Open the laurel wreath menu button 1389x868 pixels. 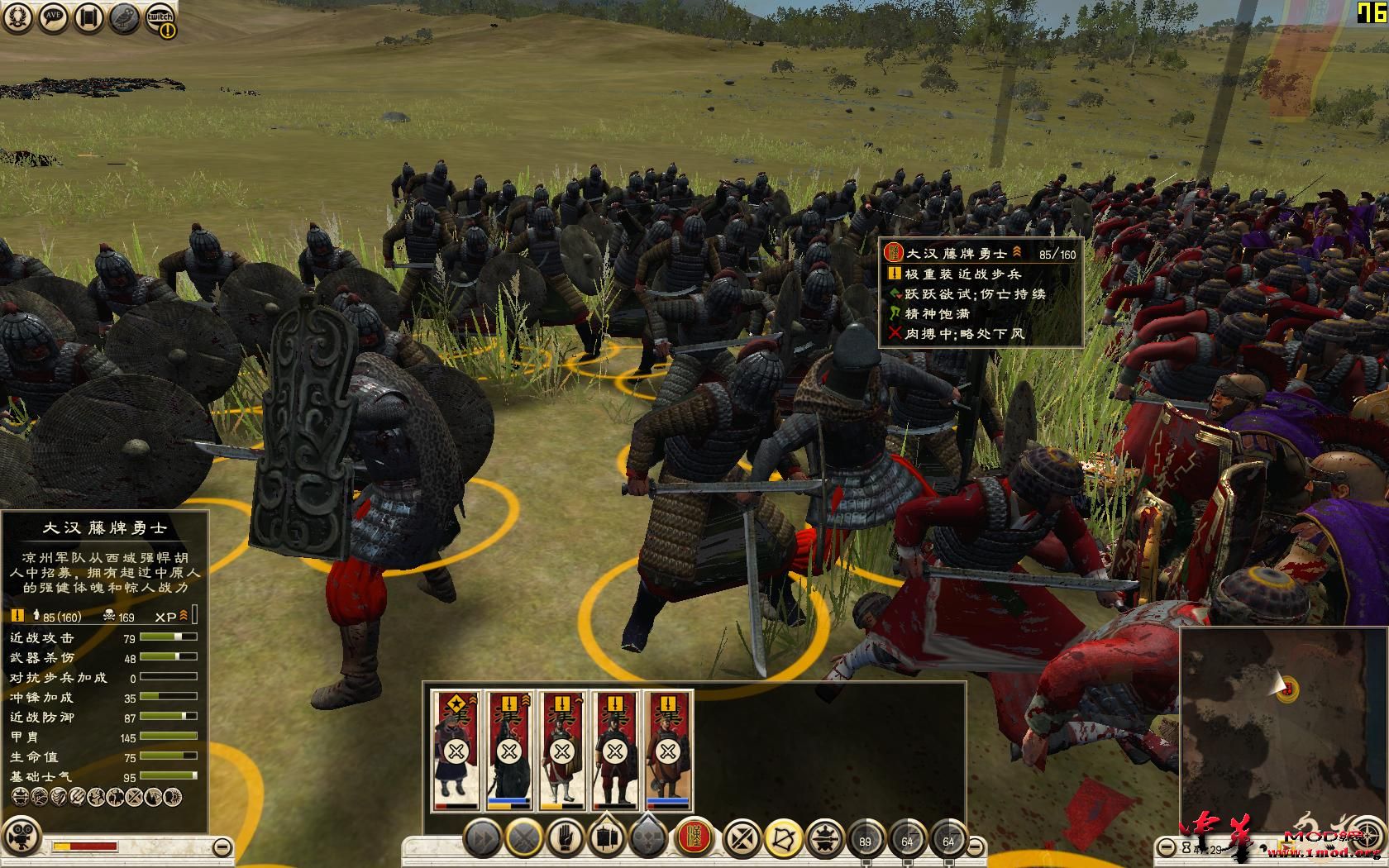pyautogui.click(x=18, y=19)
